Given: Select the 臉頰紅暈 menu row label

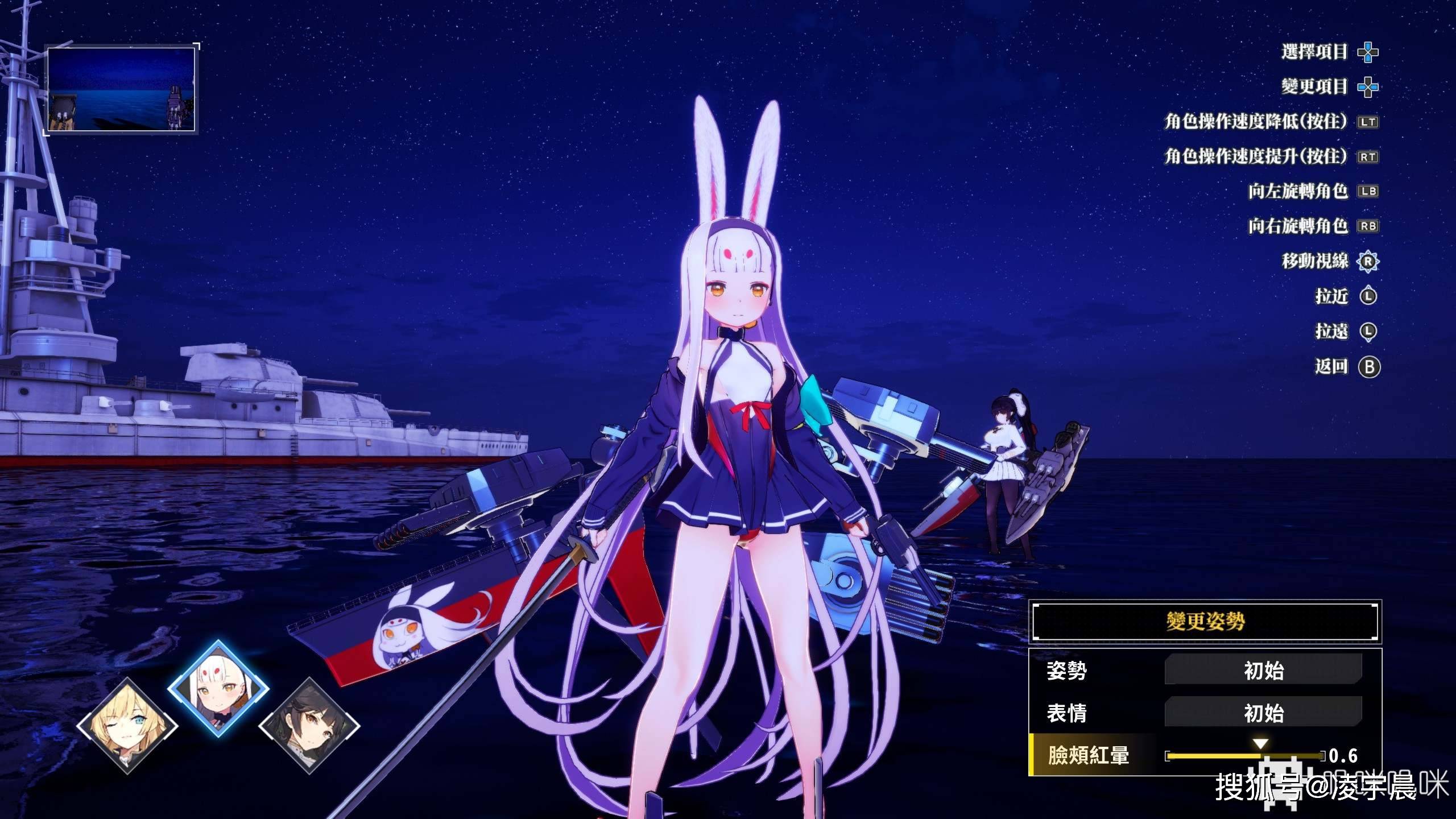Looking at the screenshot, I should pos(1088,756).
